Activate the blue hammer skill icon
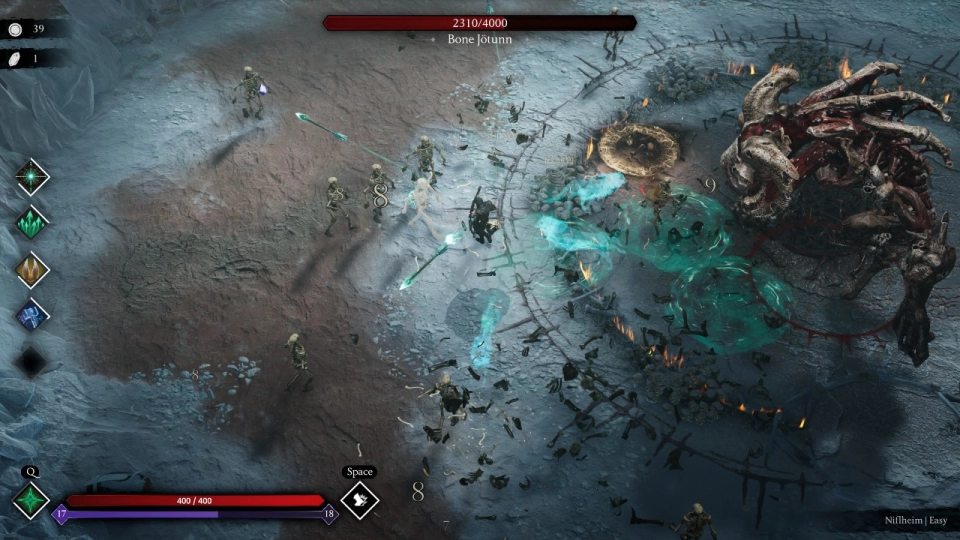Screen dimensions: 960x540 coord(33,316)
